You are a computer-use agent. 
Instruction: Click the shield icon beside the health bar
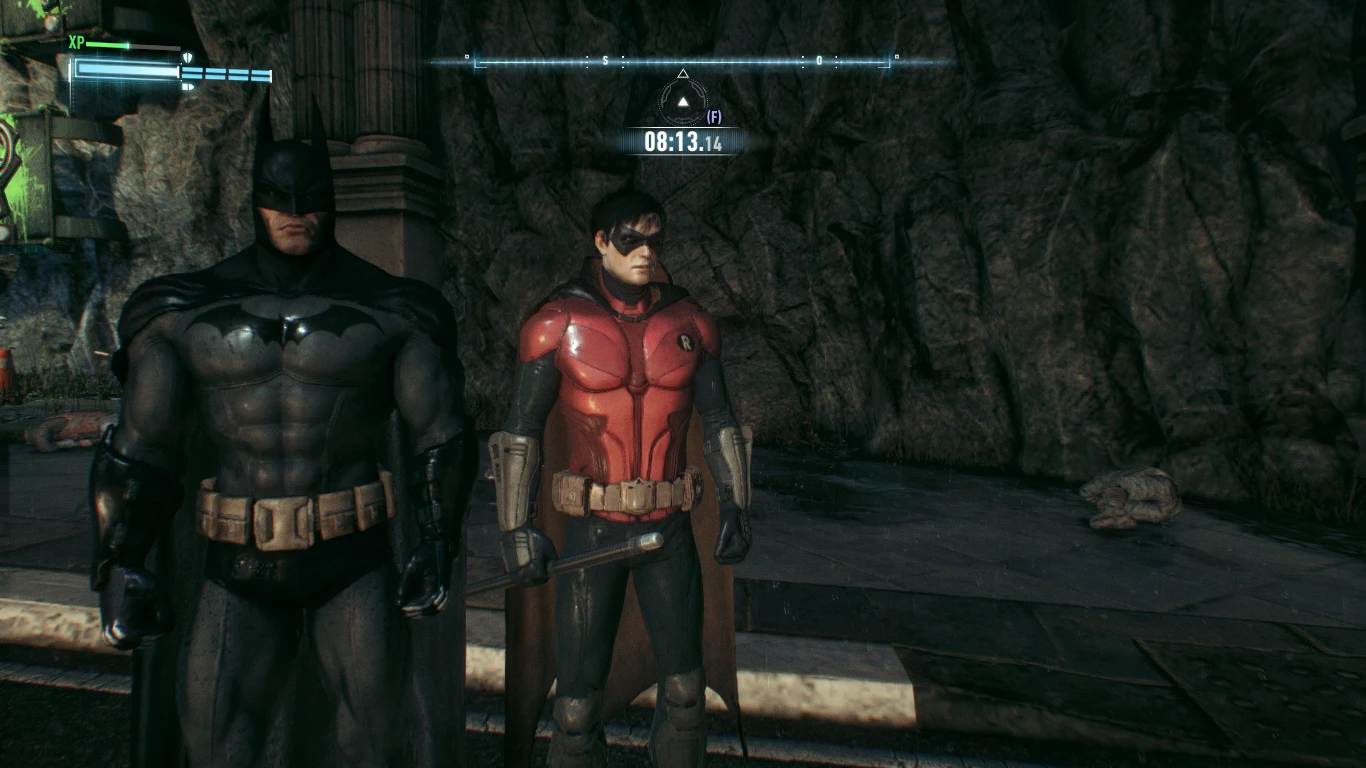[188, 57]
